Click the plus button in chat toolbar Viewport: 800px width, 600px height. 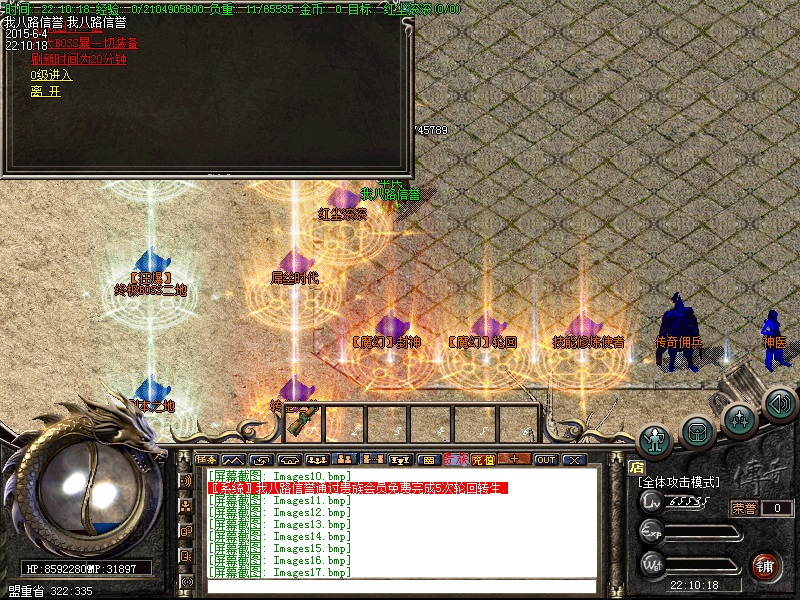click(x=514, y=460)
